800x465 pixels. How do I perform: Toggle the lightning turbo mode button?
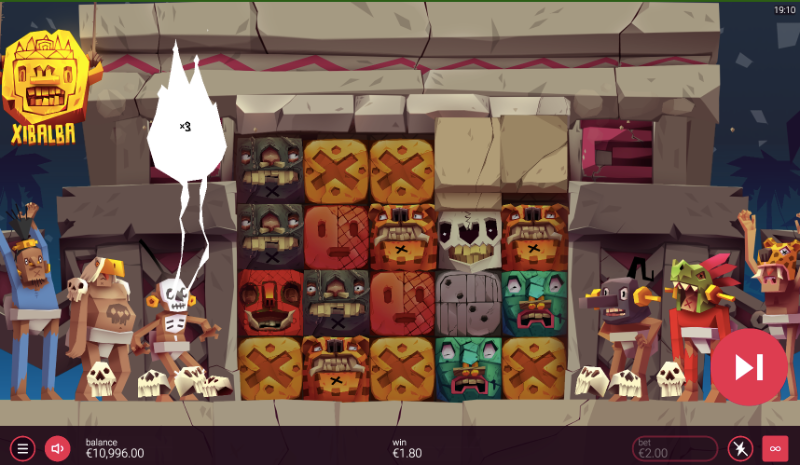click(x=740, y=448)
